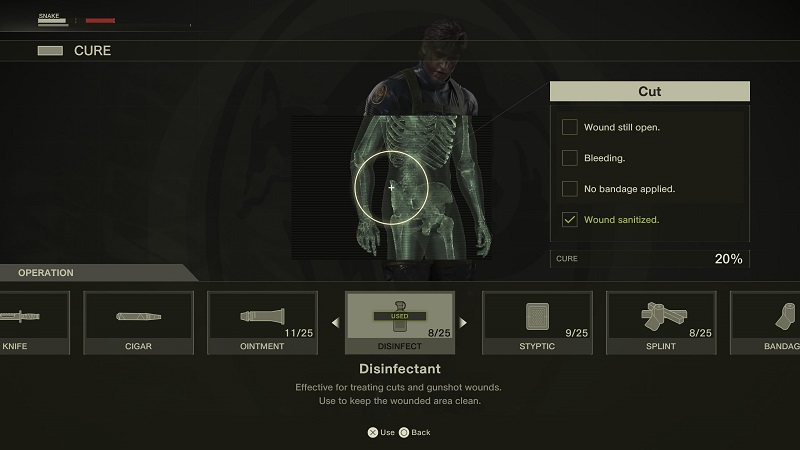
Task: Open the Cut injury header
Action: tap(649, 92)
